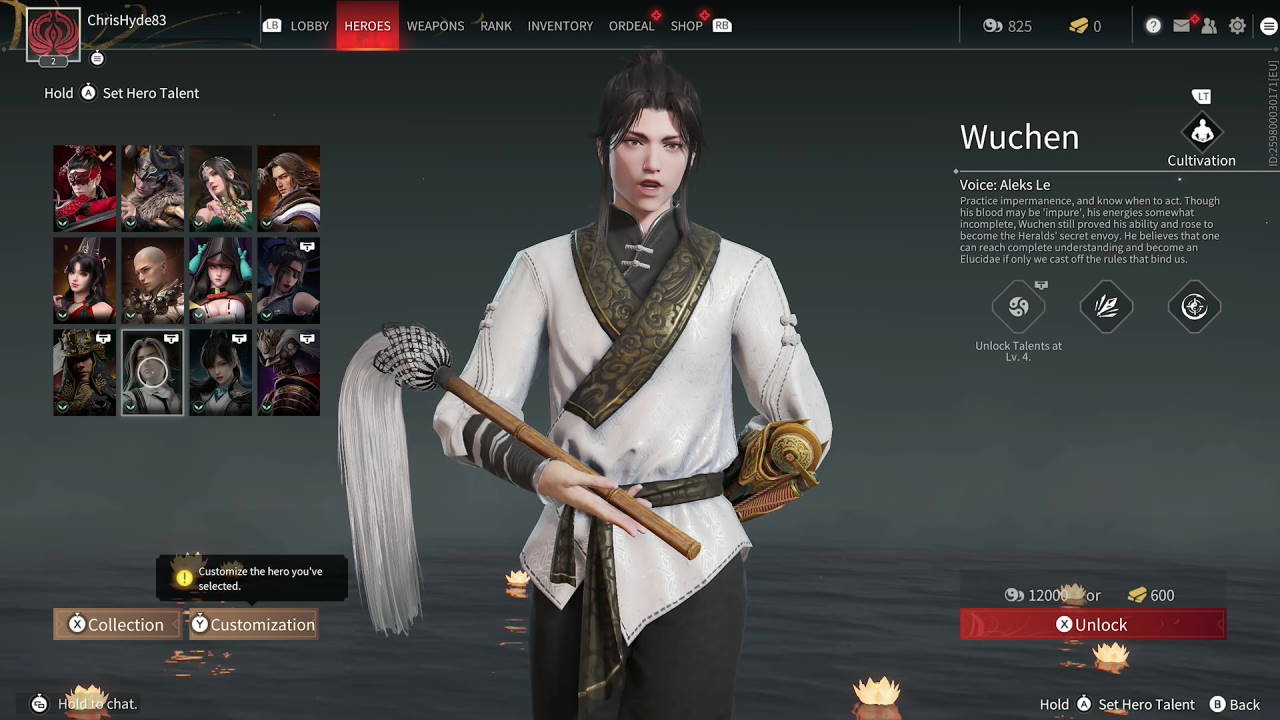This screenshot has width=1280, height=720.
Task: Select the third talent diamond with crosshair symbol
Action: click(x=1194, y=307)
